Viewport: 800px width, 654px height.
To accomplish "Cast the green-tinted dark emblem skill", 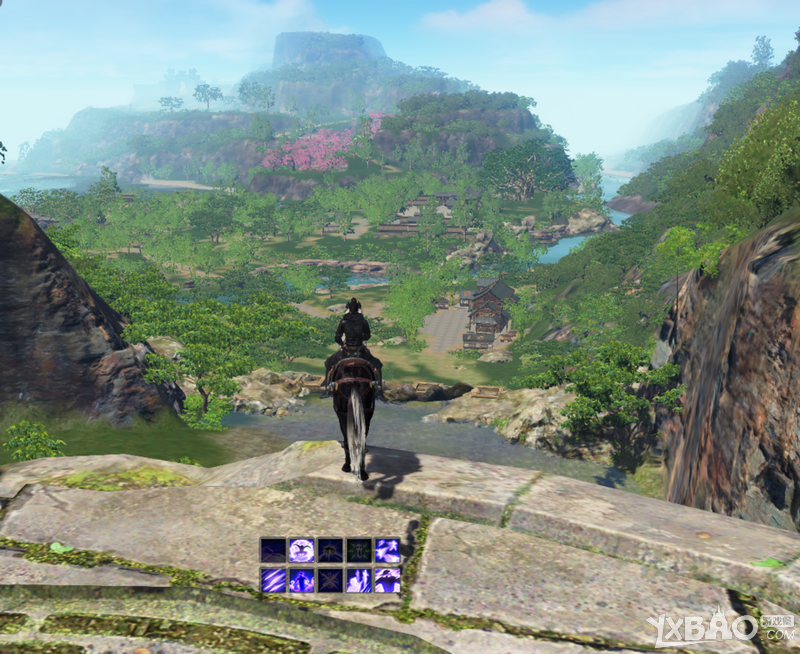I will point(359,550).
